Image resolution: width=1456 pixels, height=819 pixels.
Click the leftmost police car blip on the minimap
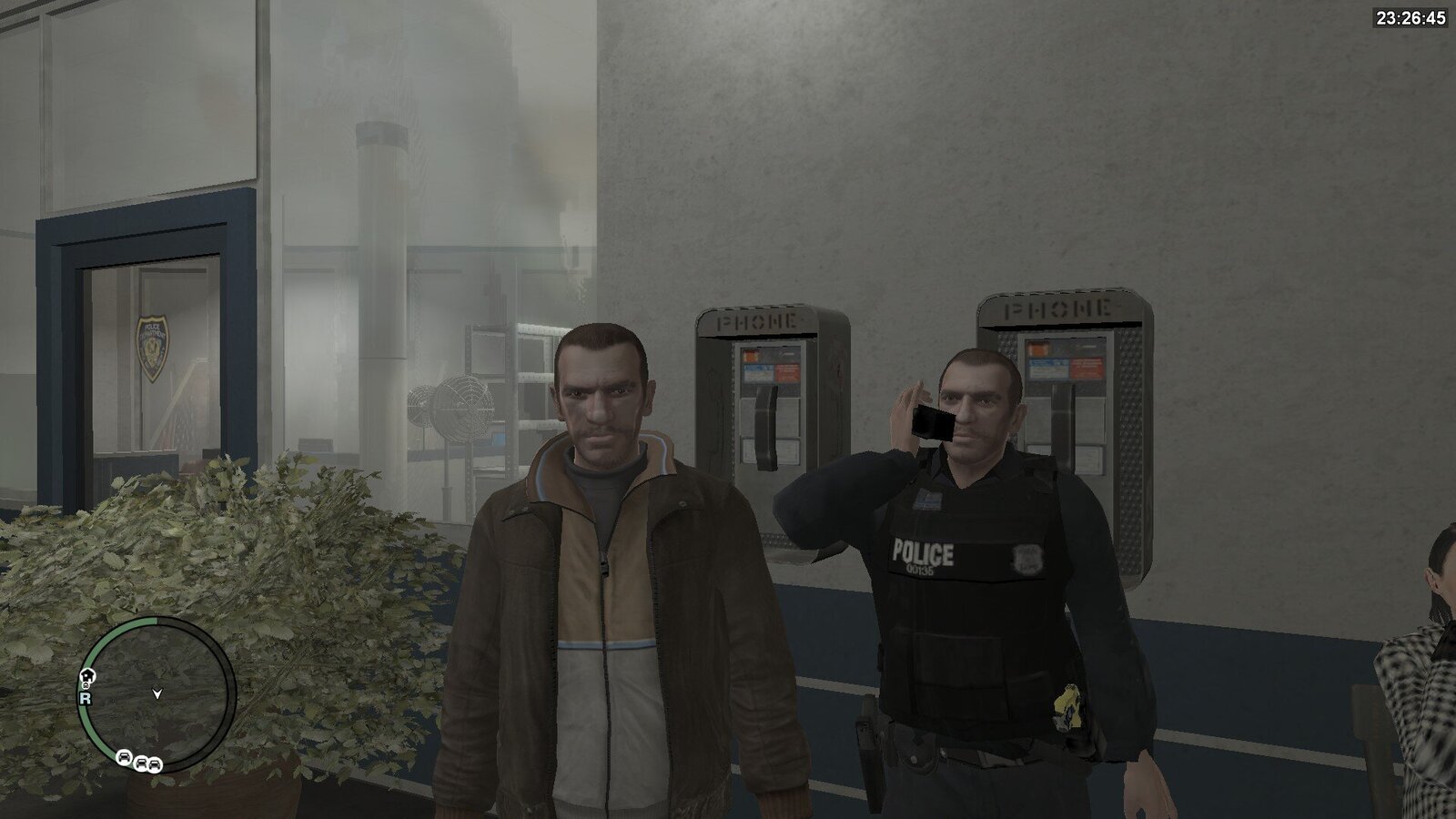[x=125, y=757]
